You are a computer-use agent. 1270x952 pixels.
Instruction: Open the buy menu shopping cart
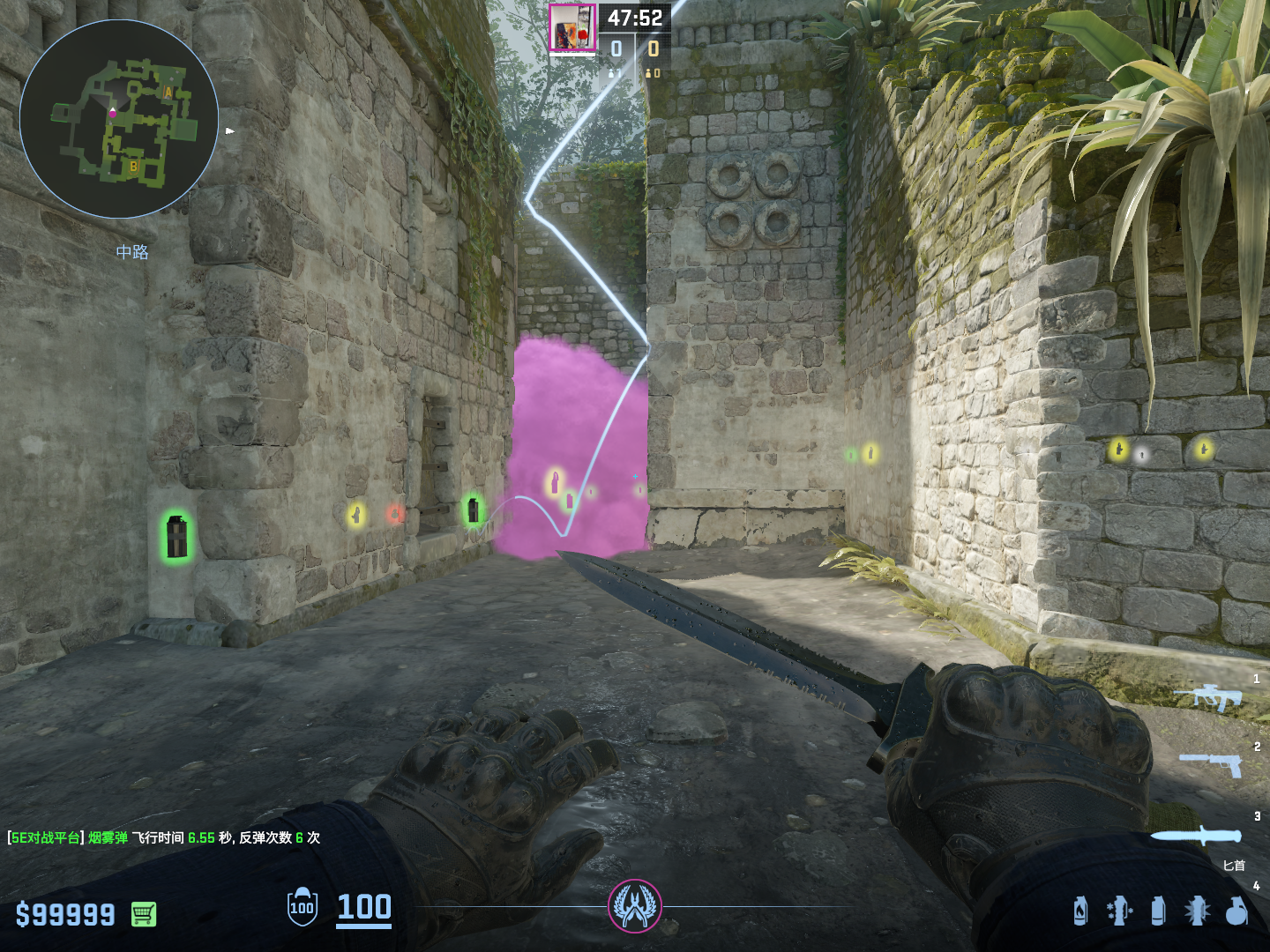[144, 914]
